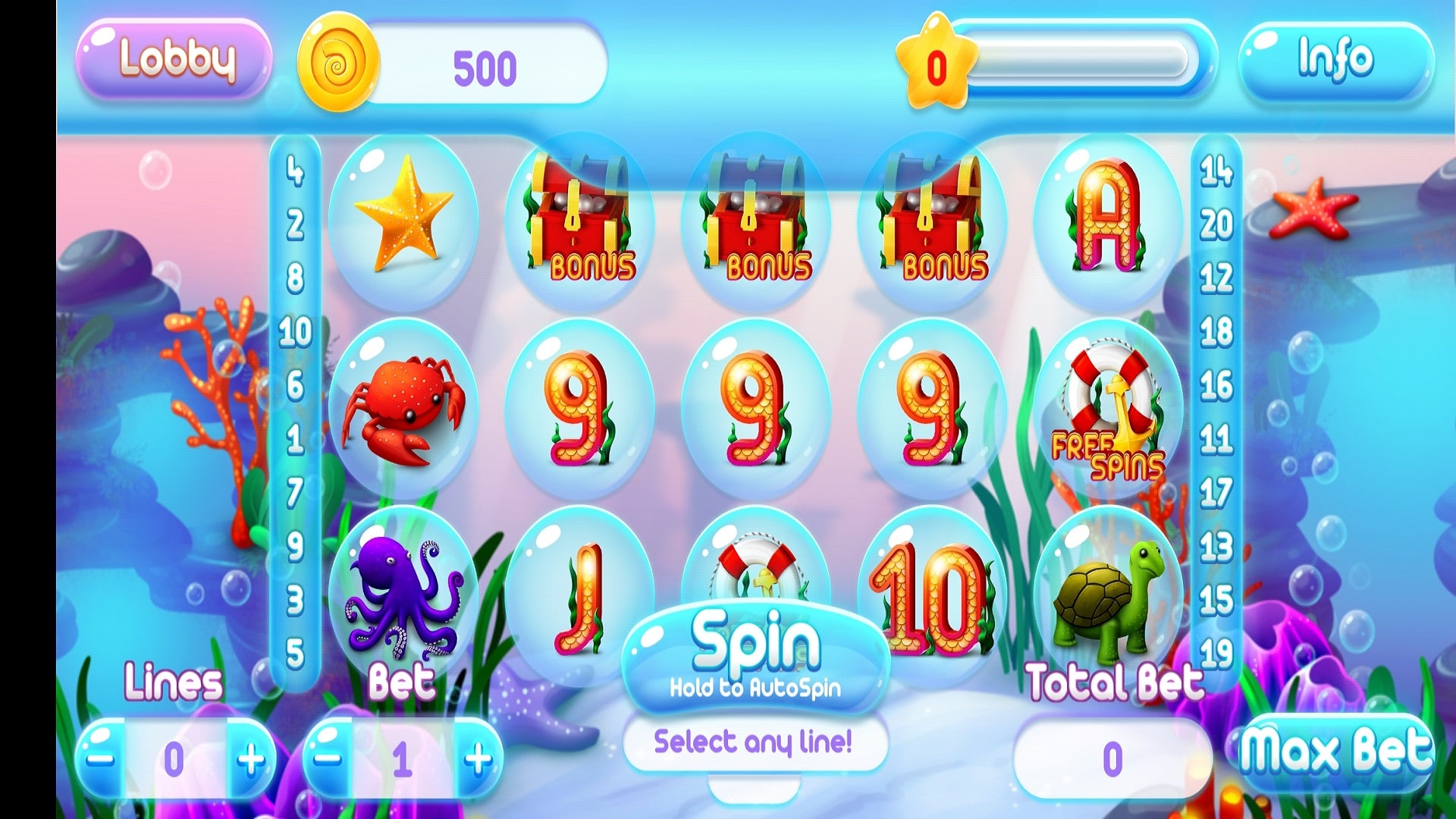Set the Max Bet

[1335, 751]
